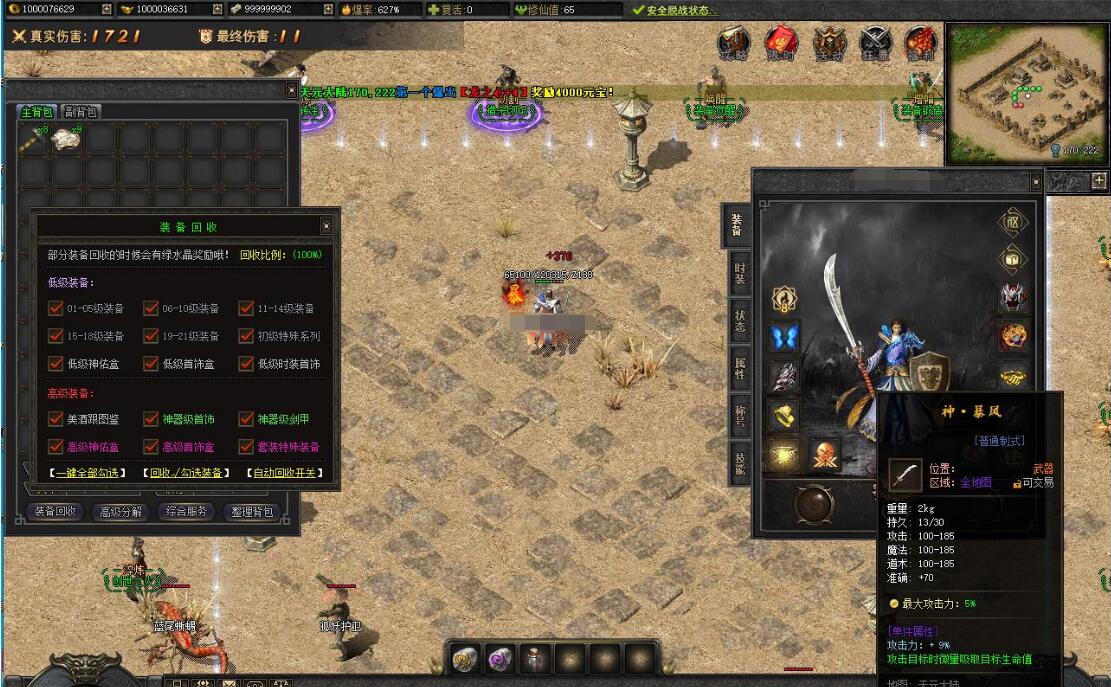Toggle the 套装特殊装备 checkbox

(246, 447)
